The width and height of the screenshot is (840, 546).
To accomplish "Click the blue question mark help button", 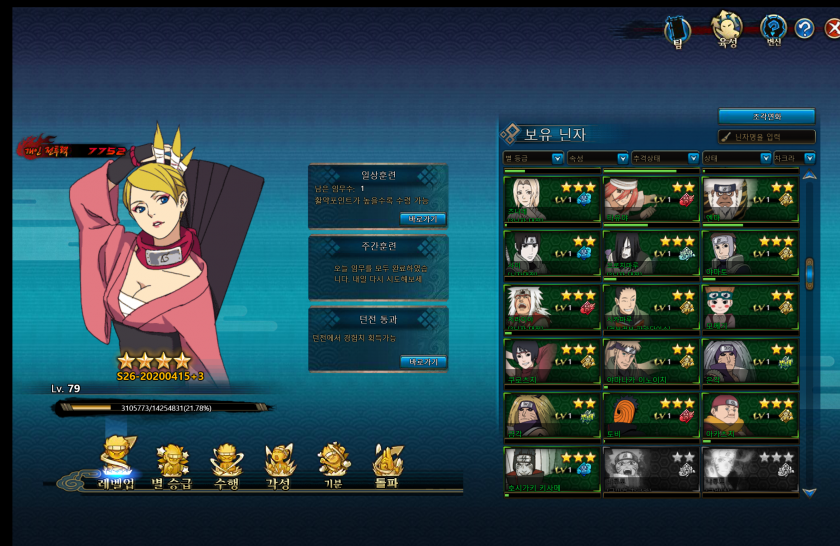I will 804,29.
